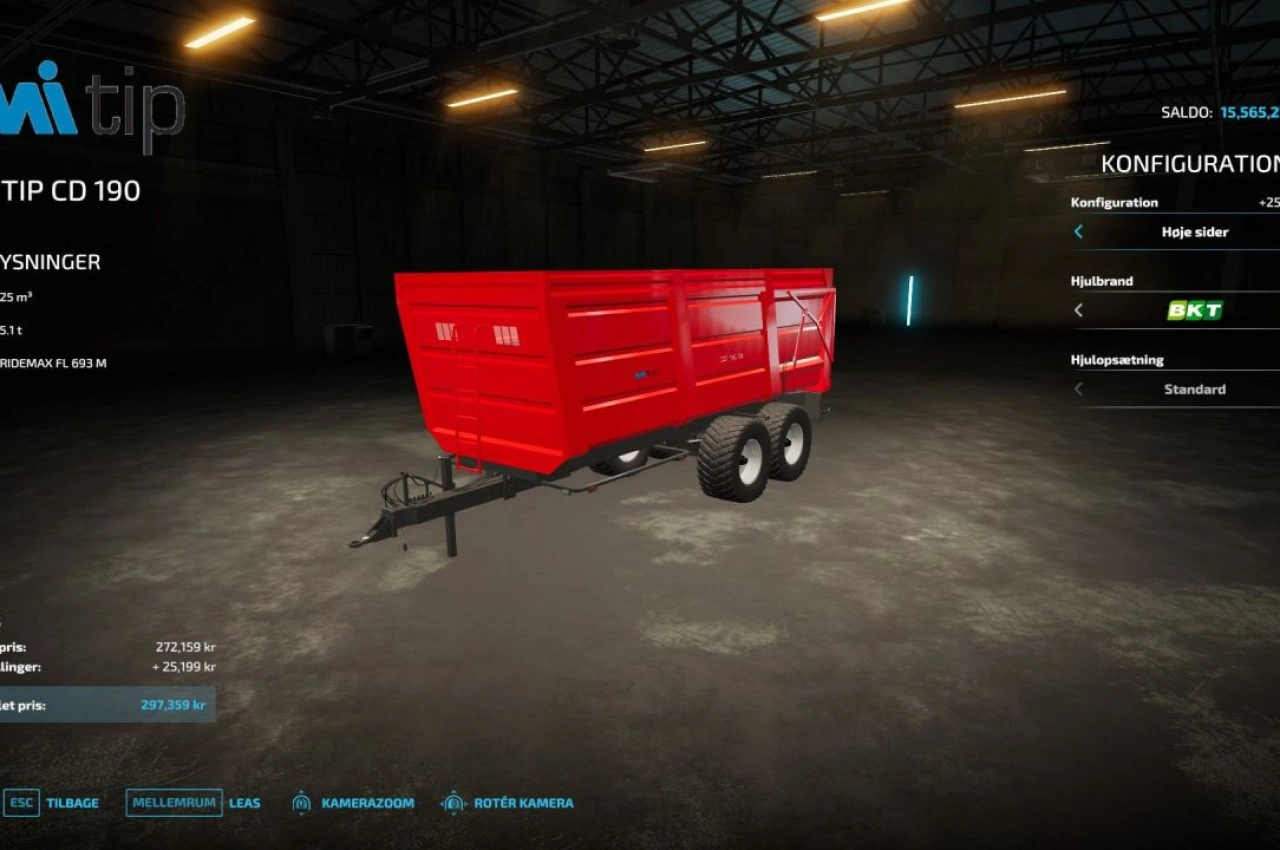Image resolution: width=1280 pixels, height=850 pixels.
Task: Click the chevron beside Standard Hjulopsætning
Action: coord(1079,389)
